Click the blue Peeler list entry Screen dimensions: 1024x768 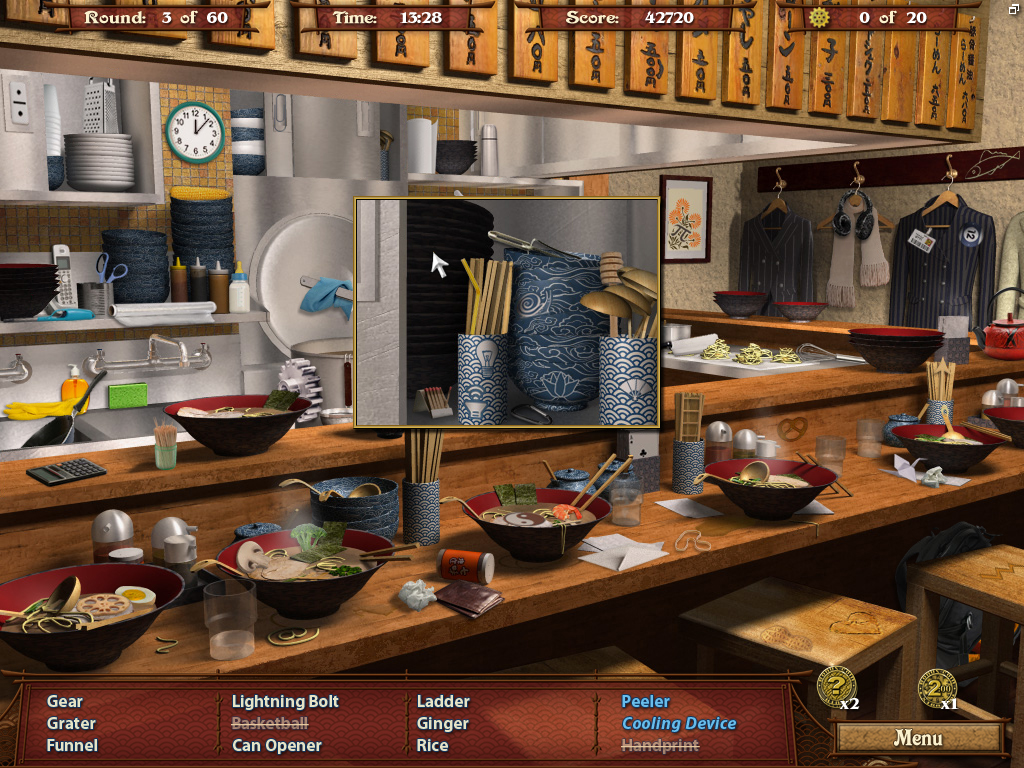coord(645,701)
